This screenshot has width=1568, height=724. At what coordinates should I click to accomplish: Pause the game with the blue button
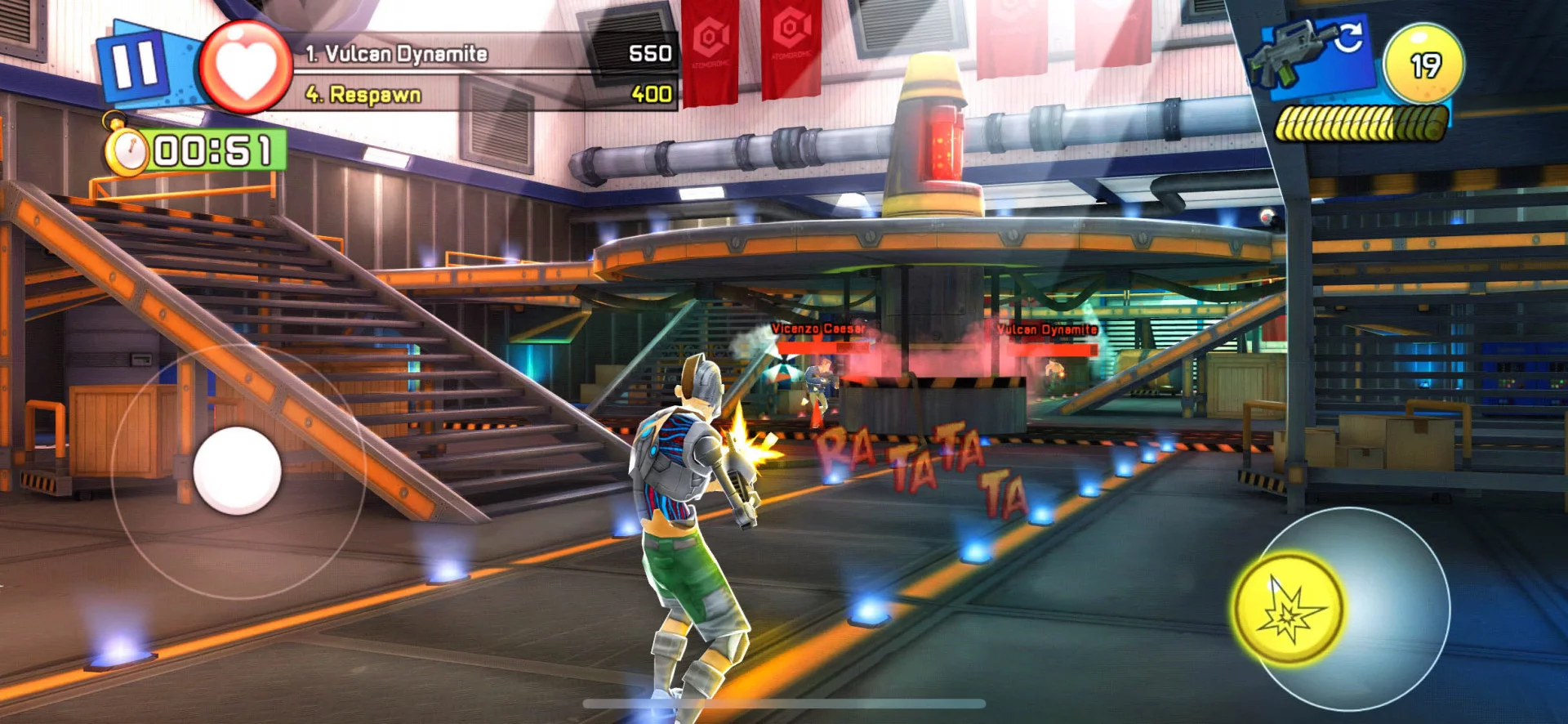pyautogui.click(x=135, y=65)
